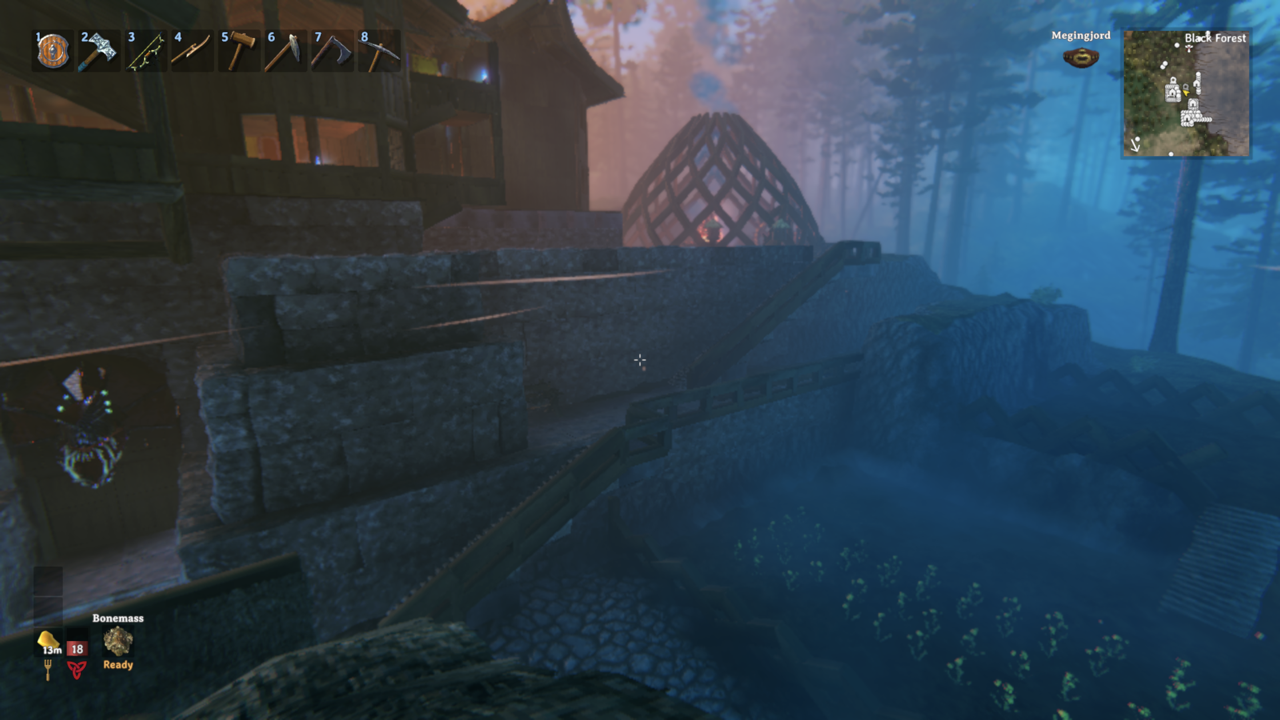Equip the dark axe in slot 7

pyautogui.click(x=329, y=51)
